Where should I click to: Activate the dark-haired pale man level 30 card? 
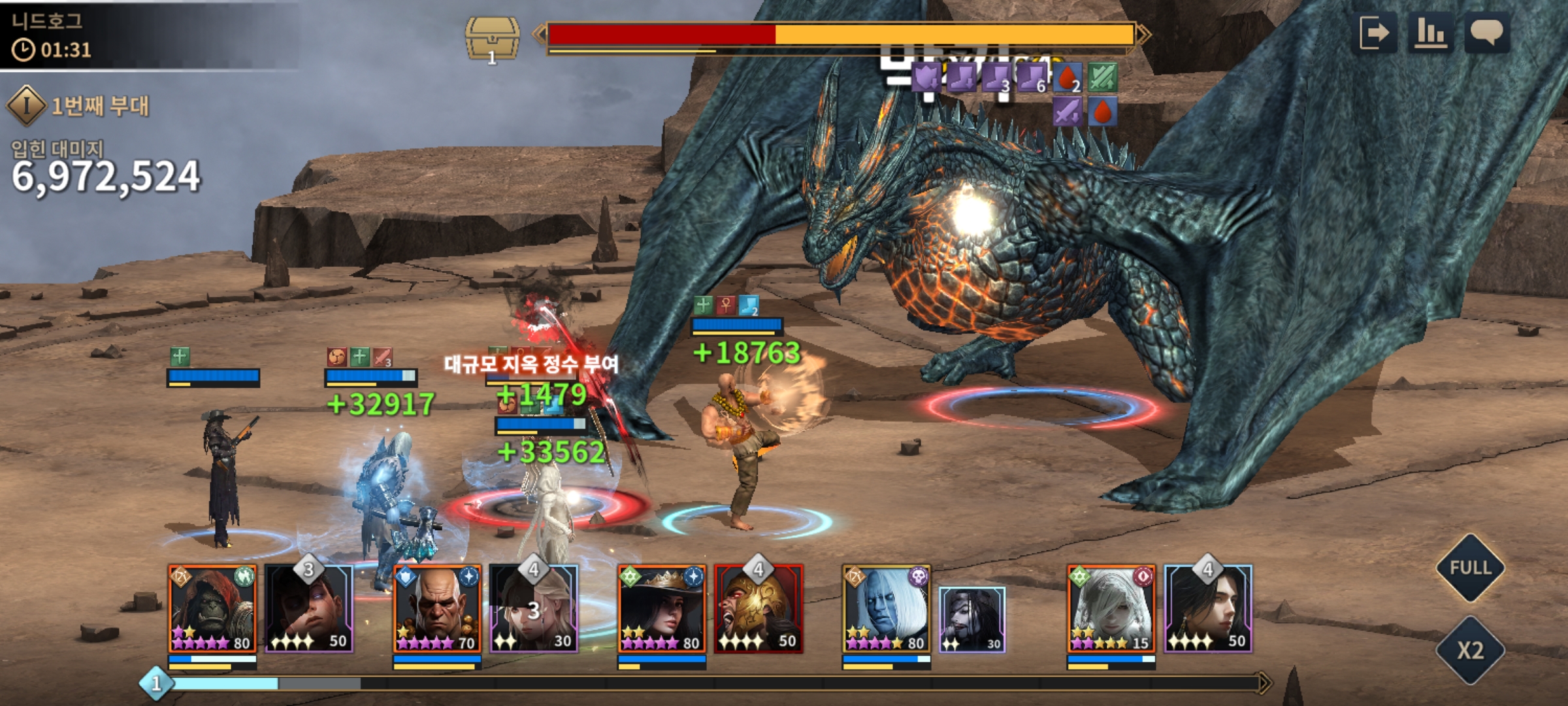pyautogui.click(x=972, y=619)
